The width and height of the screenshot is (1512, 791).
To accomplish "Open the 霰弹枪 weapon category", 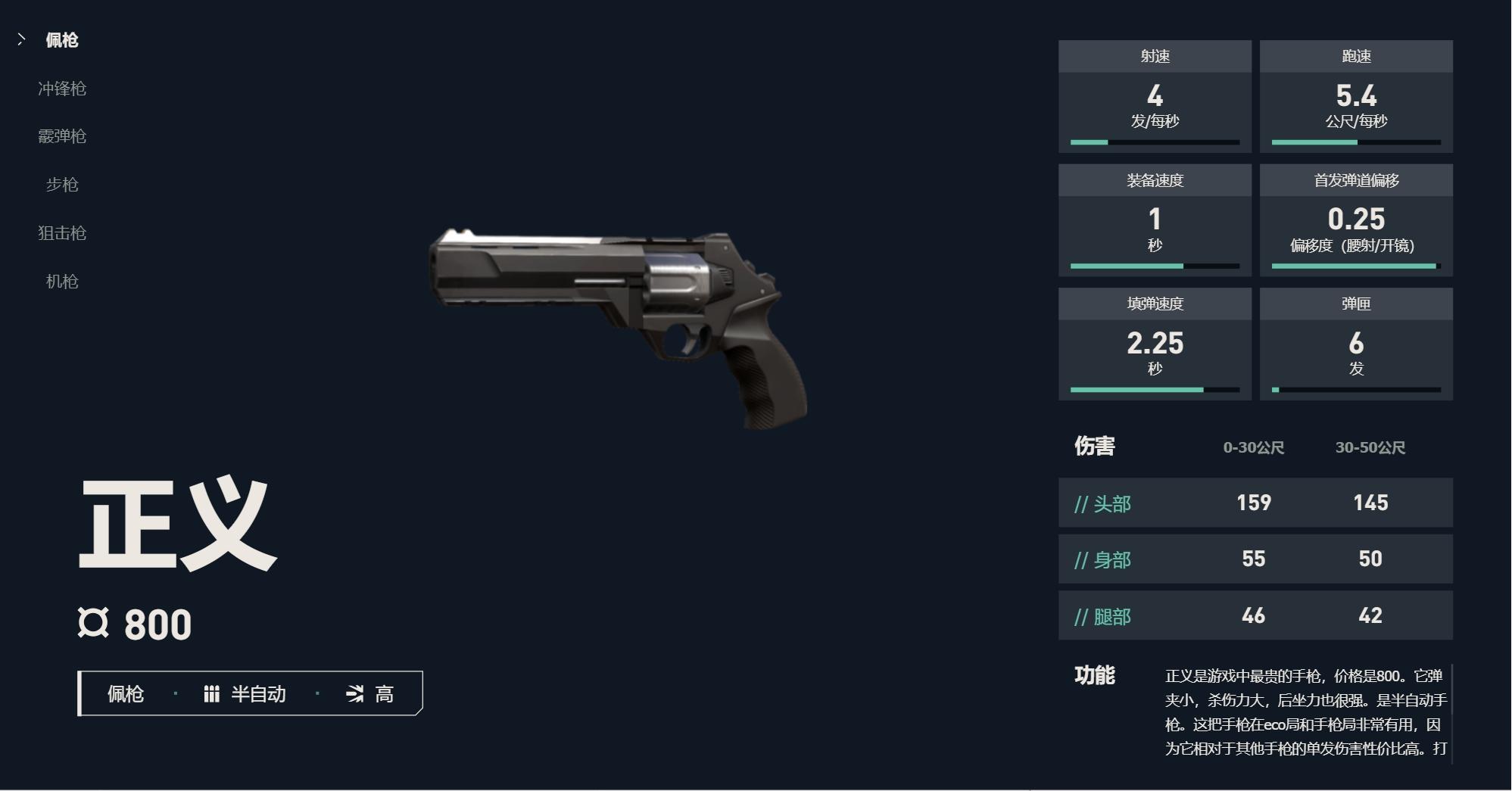I will coord(62,136).
